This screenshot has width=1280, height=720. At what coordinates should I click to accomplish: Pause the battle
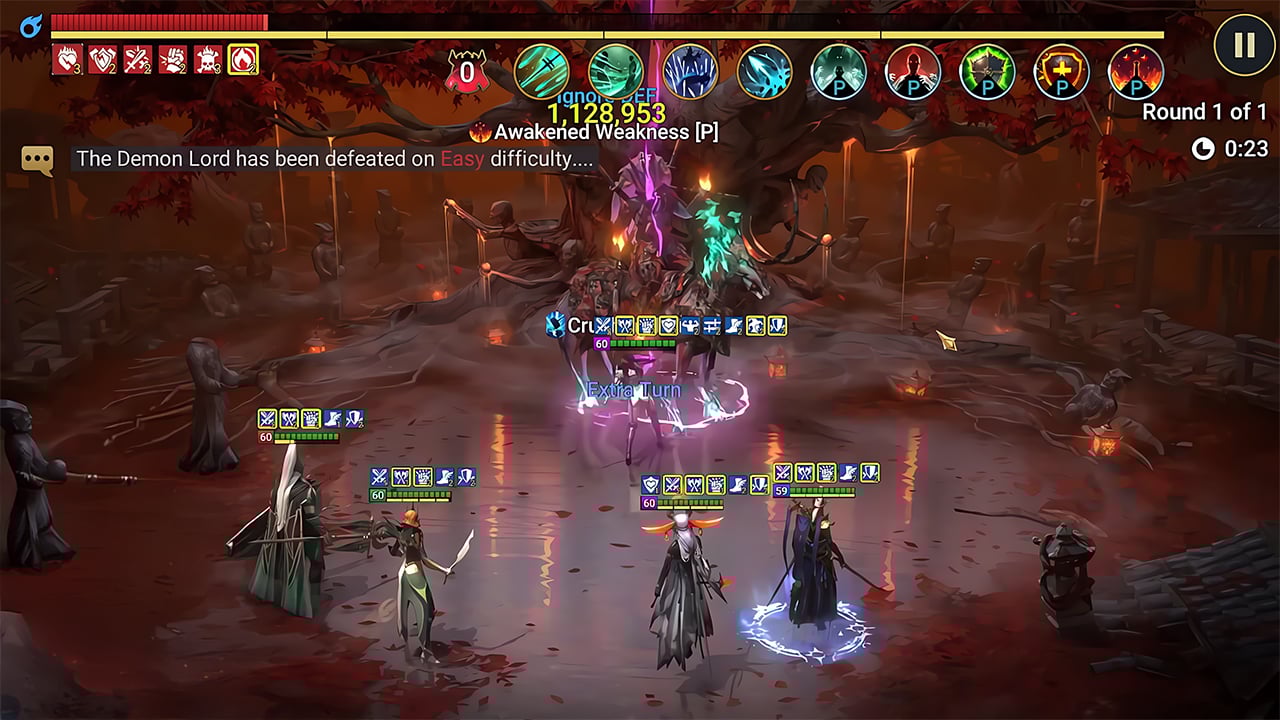coord(1243,46)
